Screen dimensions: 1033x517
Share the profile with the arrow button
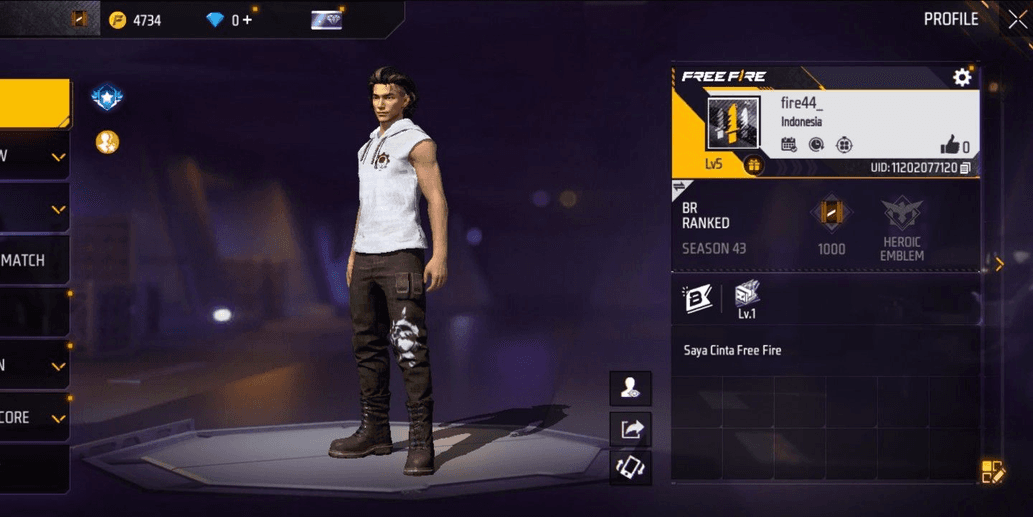coord(631,428)
